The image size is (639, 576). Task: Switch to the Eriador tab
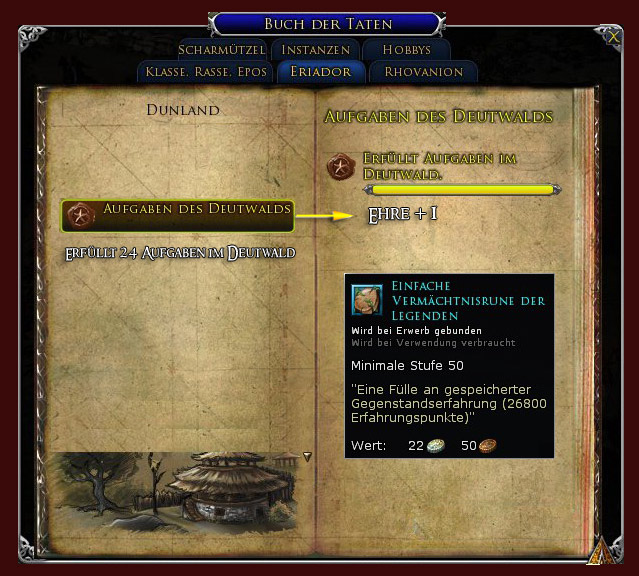point(320,72)
